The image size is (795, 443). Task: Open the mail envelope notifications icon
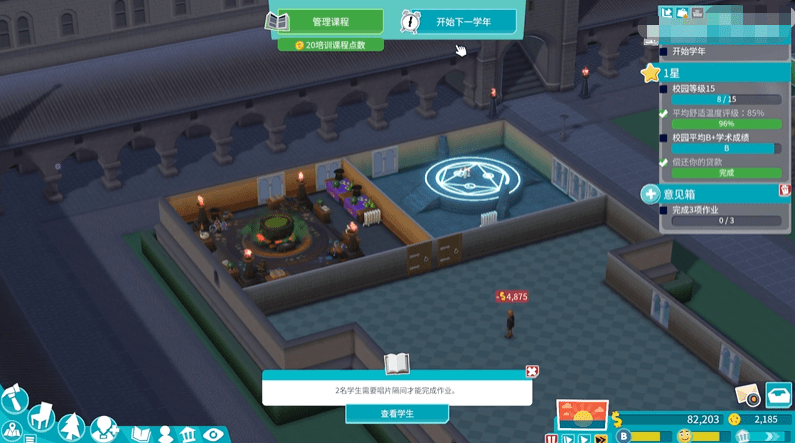coord(746,395)
